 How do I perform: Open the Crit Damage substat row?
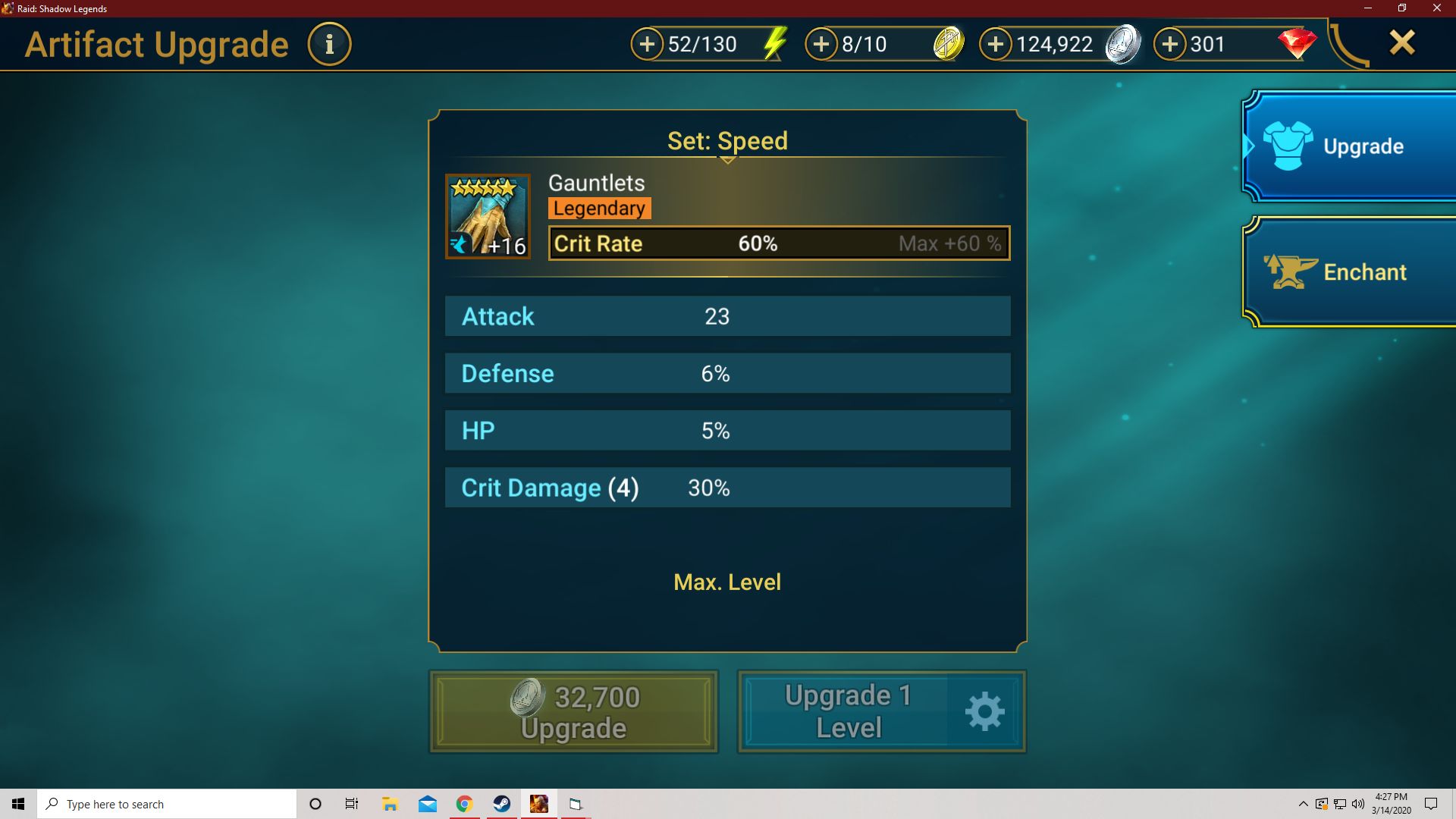(x=727, y=488)
